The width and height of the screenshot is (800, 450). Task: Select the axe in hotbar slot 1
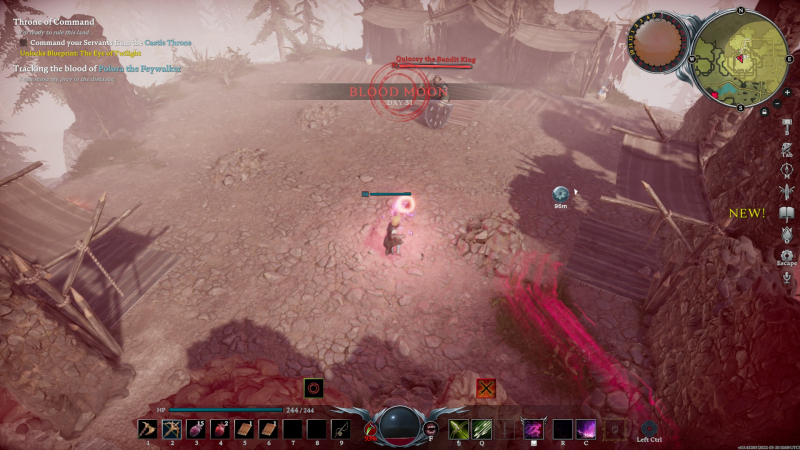[x=147, y=428]
